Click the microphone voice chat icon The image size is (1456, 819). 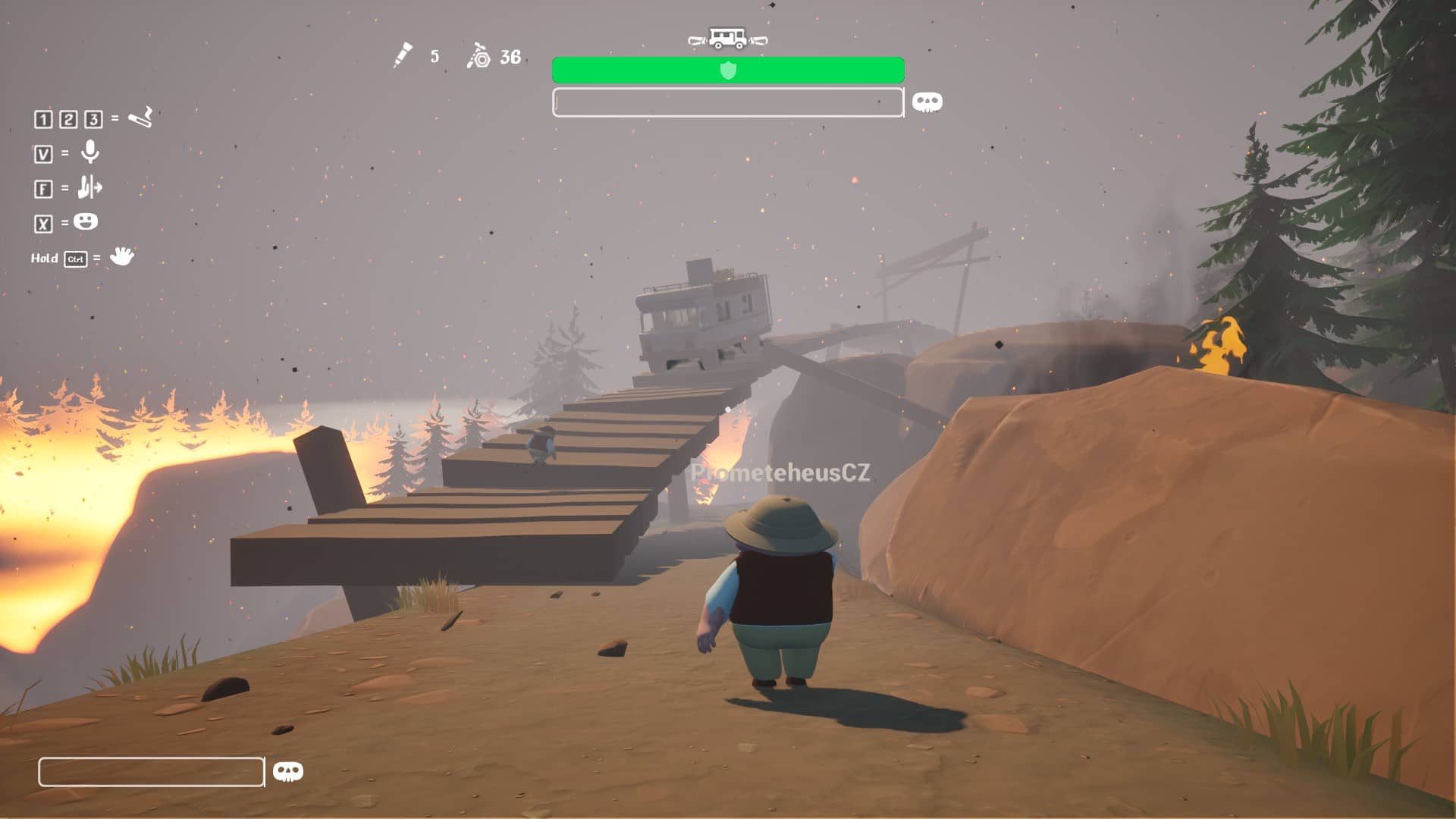90,152
